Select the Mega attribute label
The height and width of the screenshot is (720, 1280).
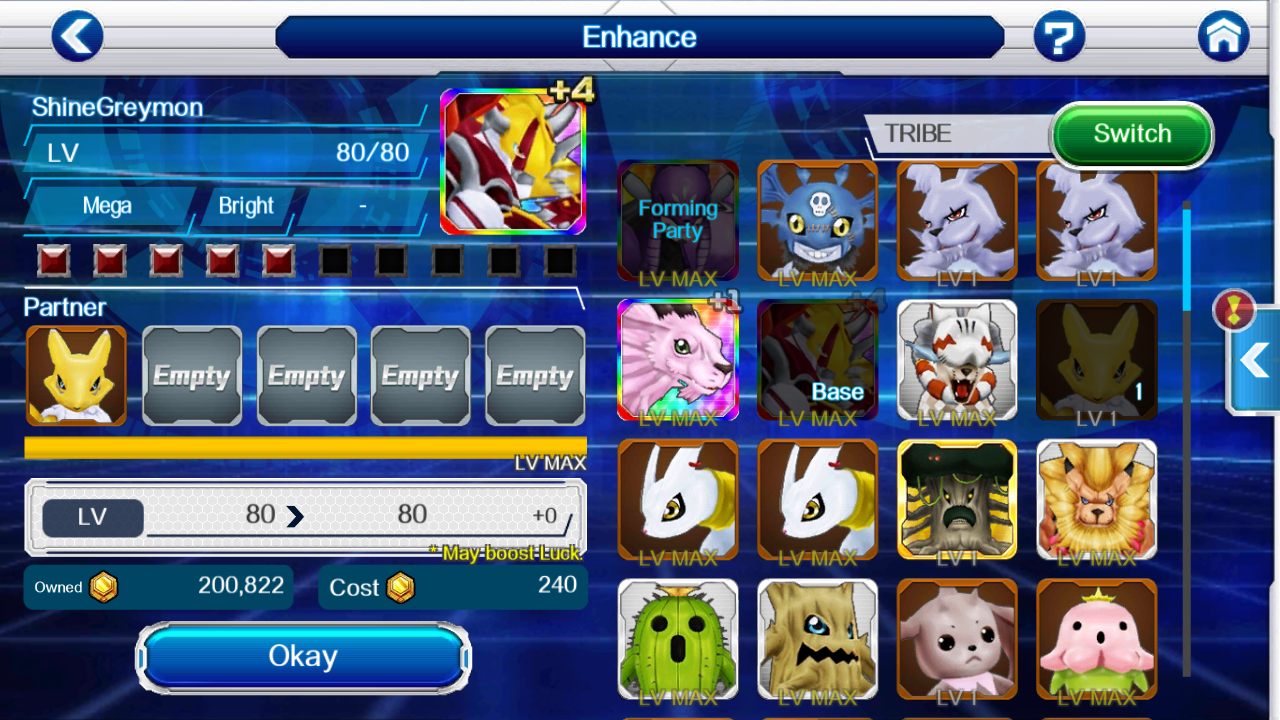[107, 206]
